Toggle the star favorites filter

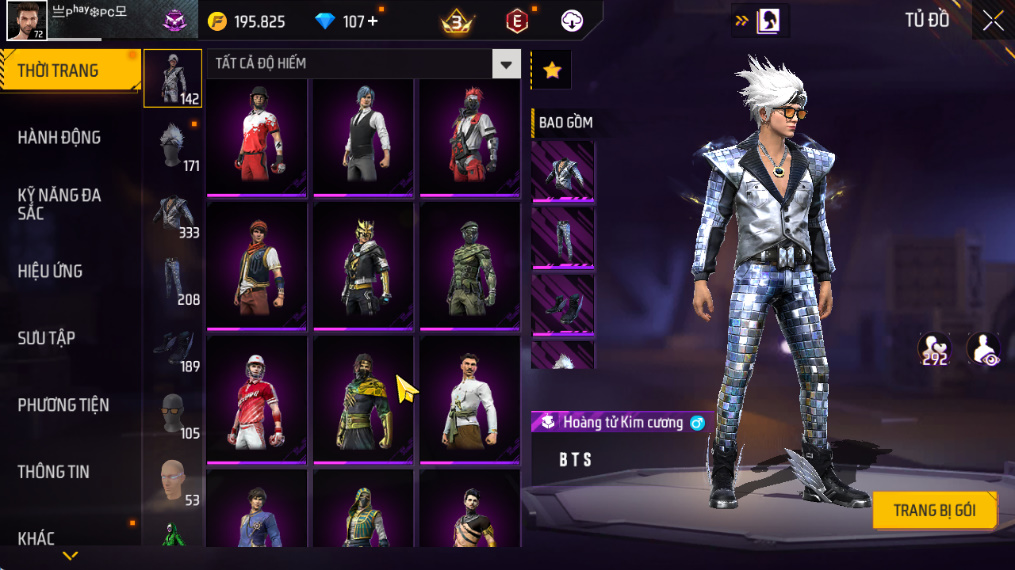(x=551, y=70)
